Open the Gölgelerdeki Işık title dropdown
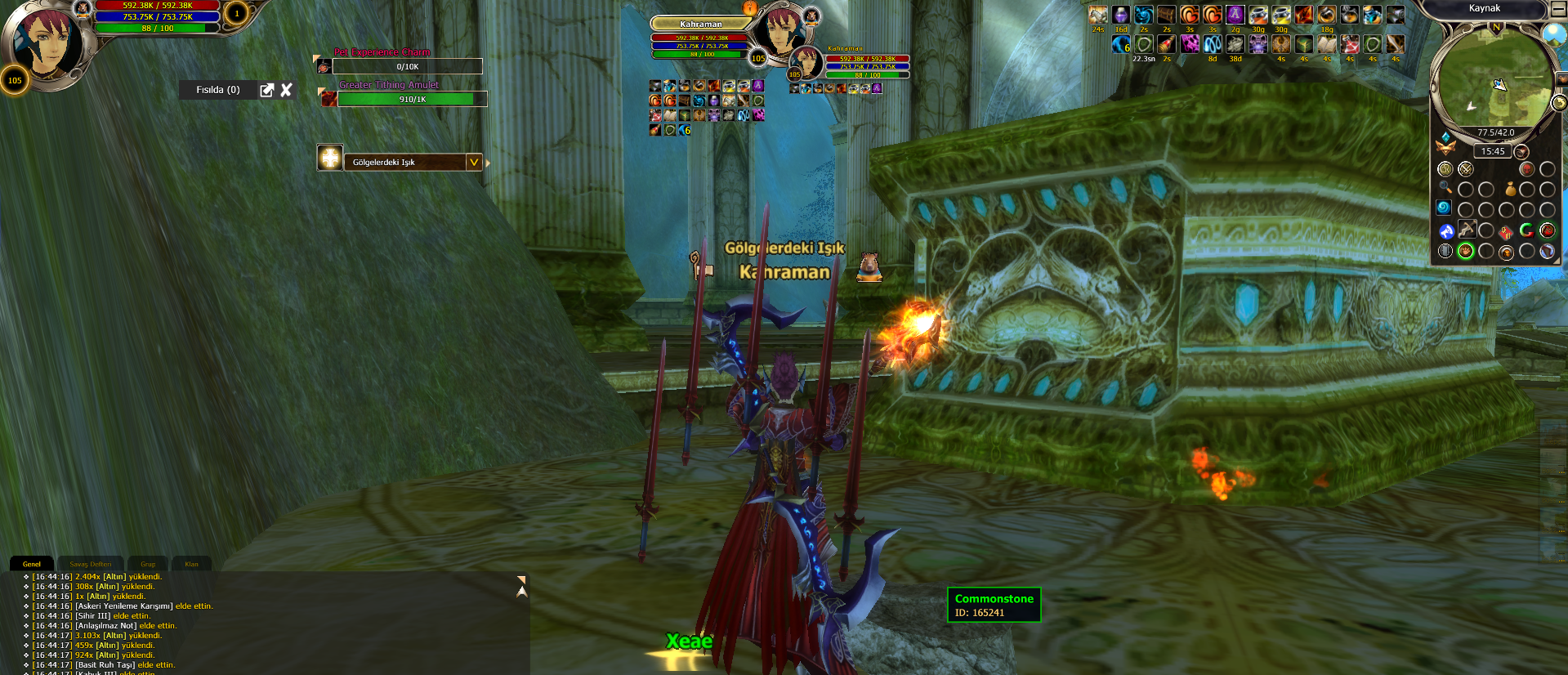 (474, 162)
